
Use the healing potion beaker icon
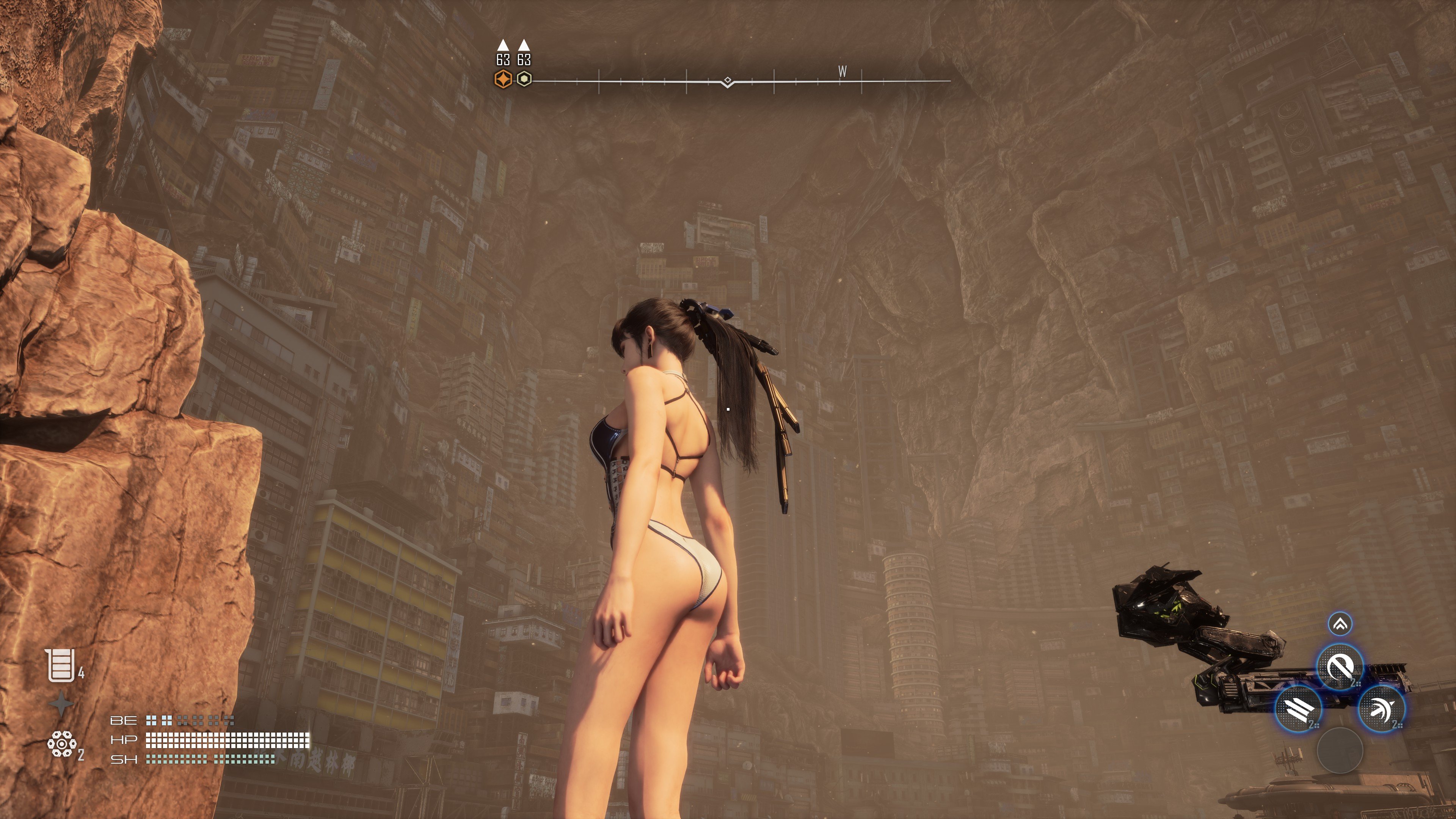[61, 665]
